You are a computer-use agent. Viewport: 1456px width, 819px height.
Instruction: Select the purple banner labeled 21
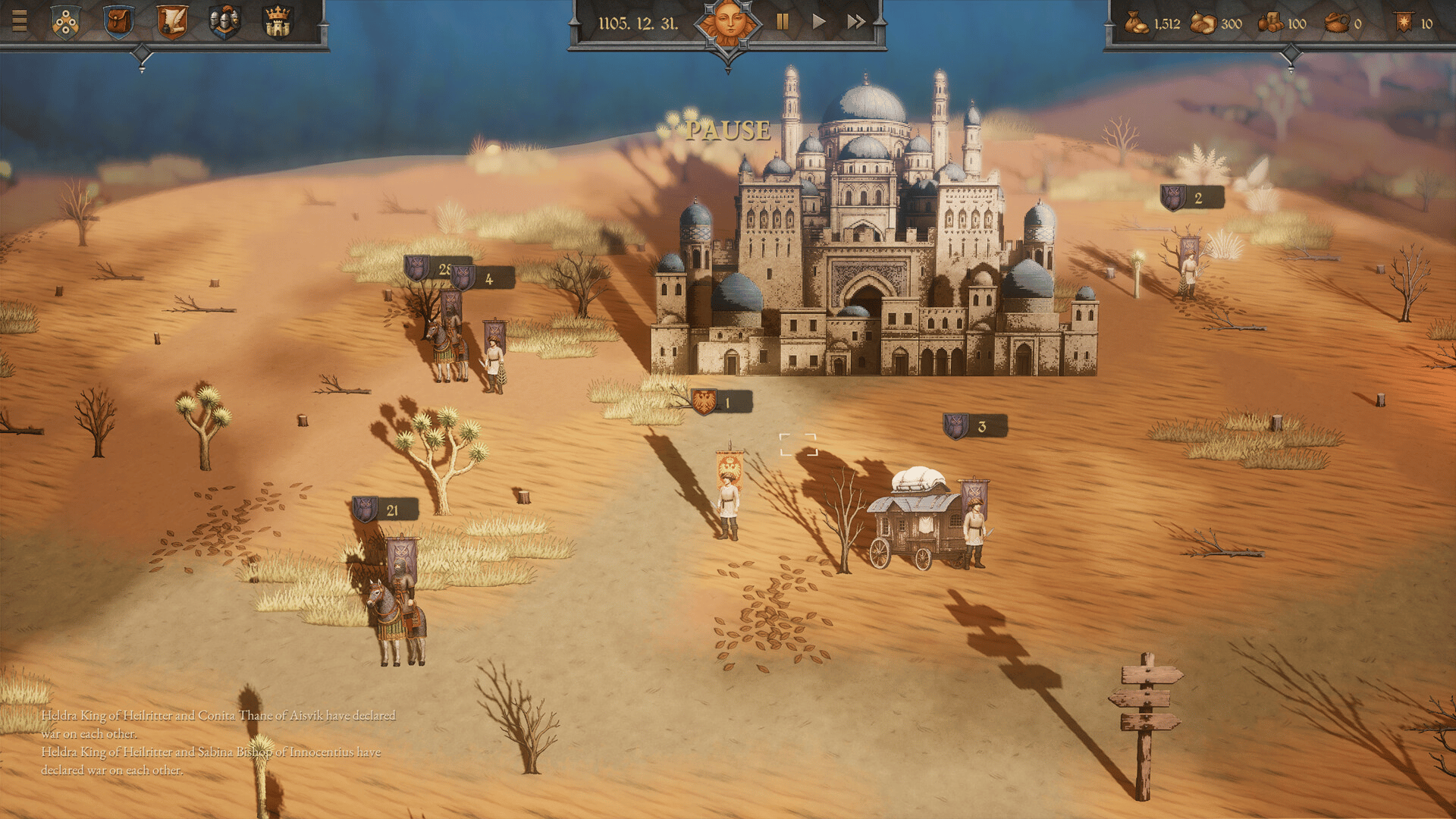tap(384, 510)
